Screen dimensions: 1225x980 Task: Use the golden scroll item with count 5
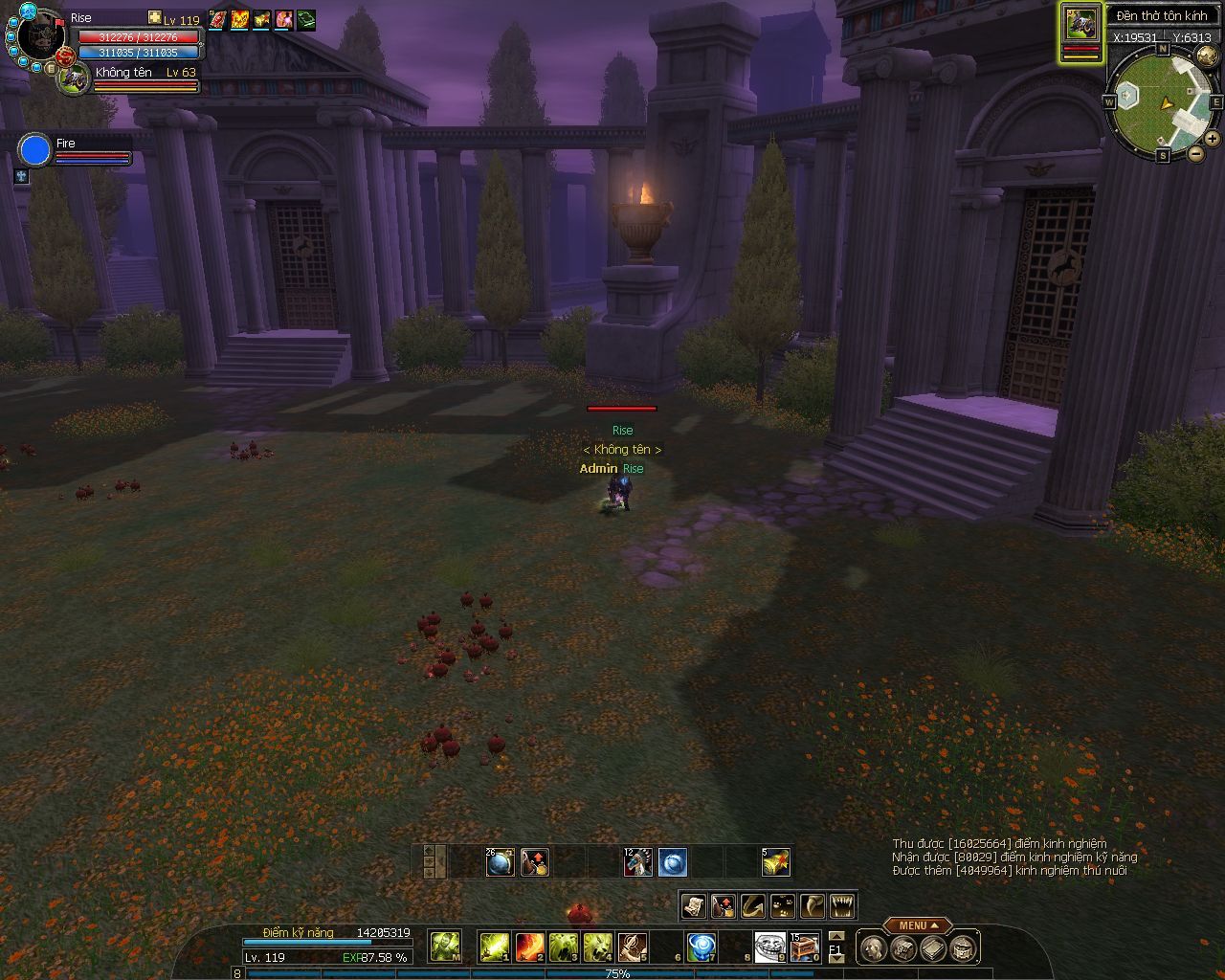click(775, 862)
